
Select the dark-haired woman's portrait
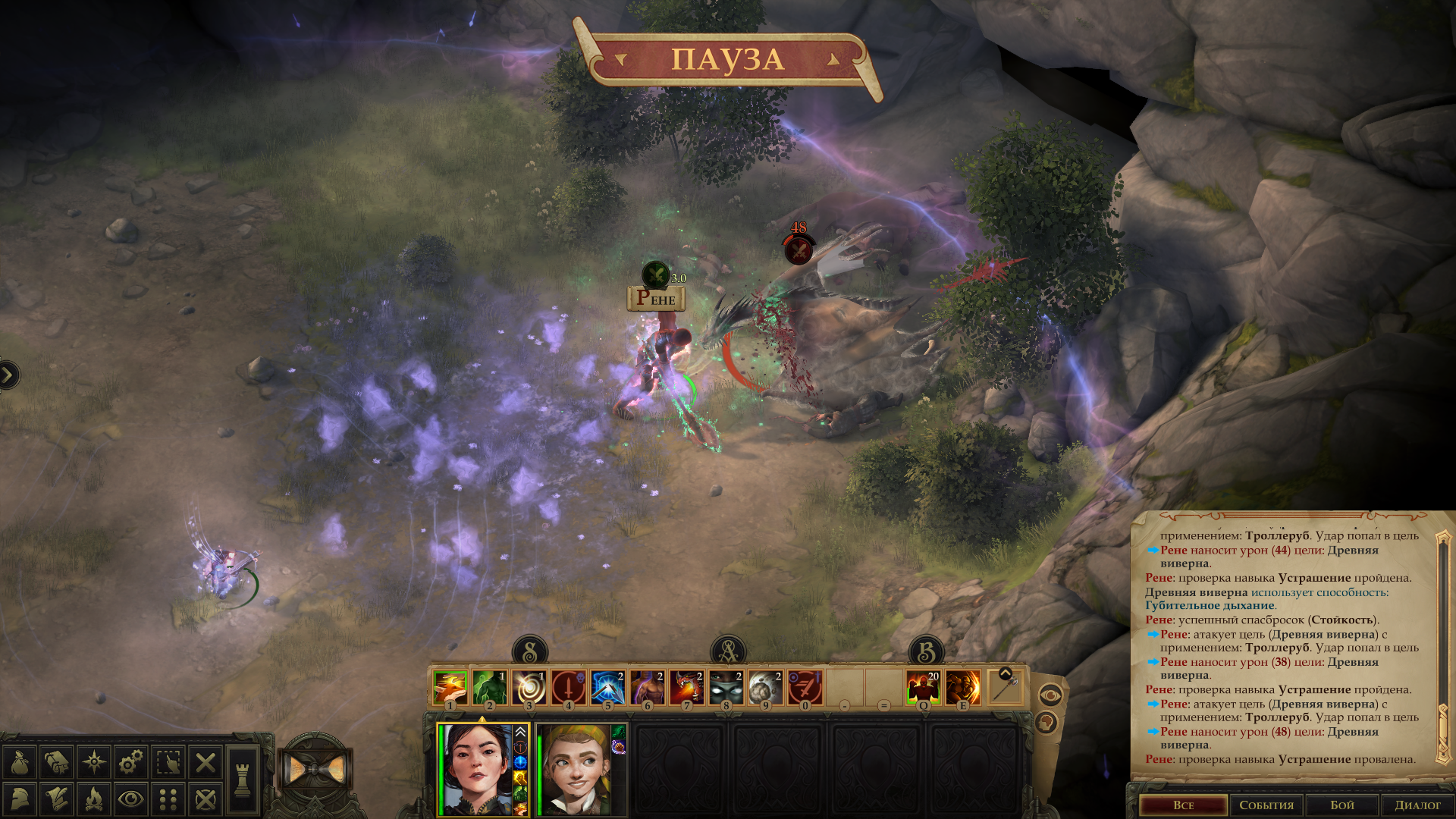pyautogui.click(x=478, y=769)
